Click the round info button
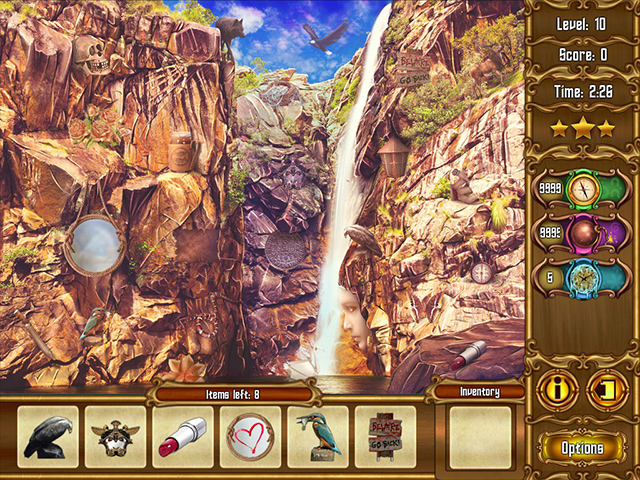 [x=557, y=391]
